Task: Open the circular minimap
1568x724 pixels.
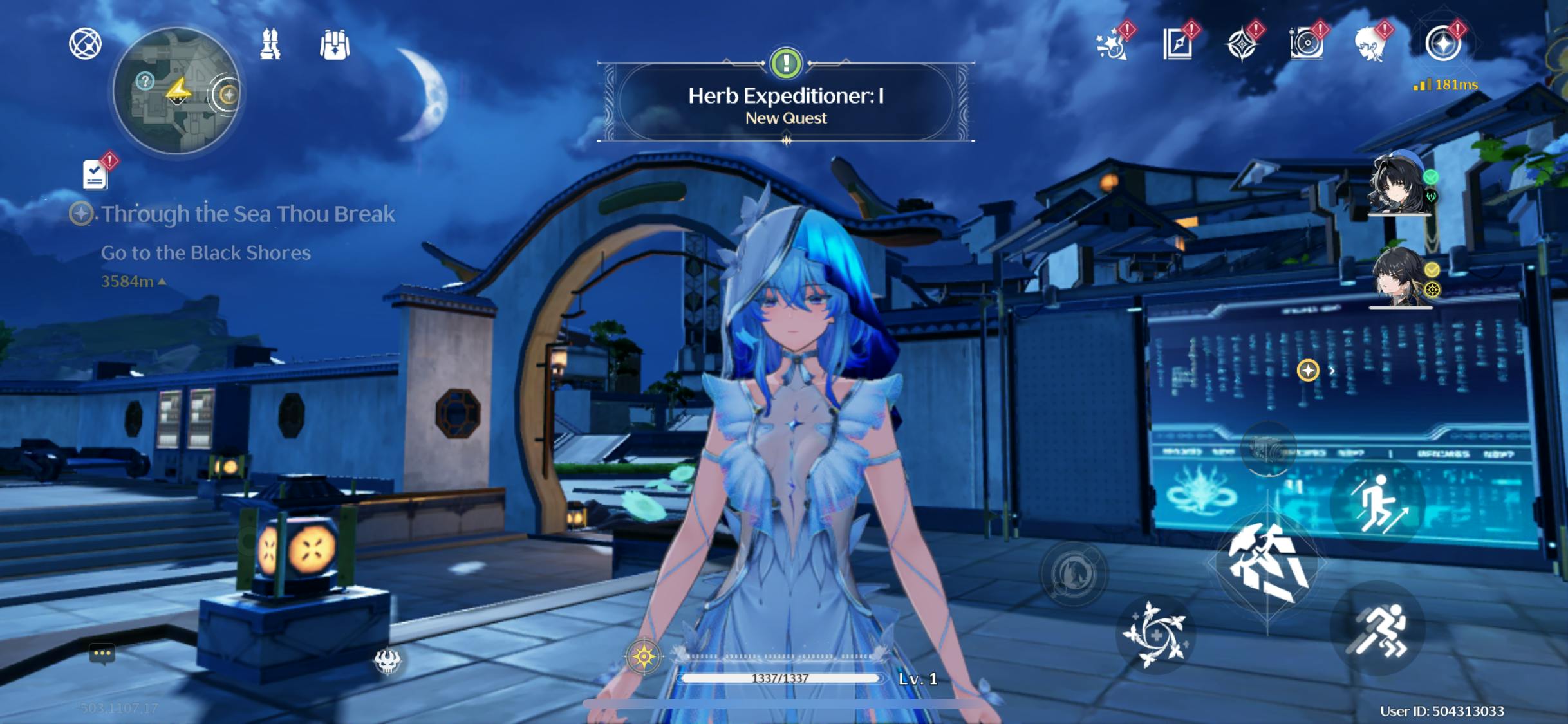Action: point(176,91)
